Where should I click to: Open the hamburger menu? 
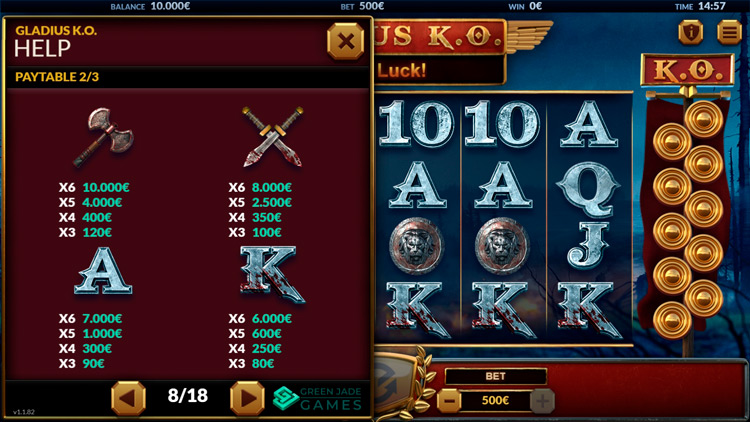[x=729, y=32]
